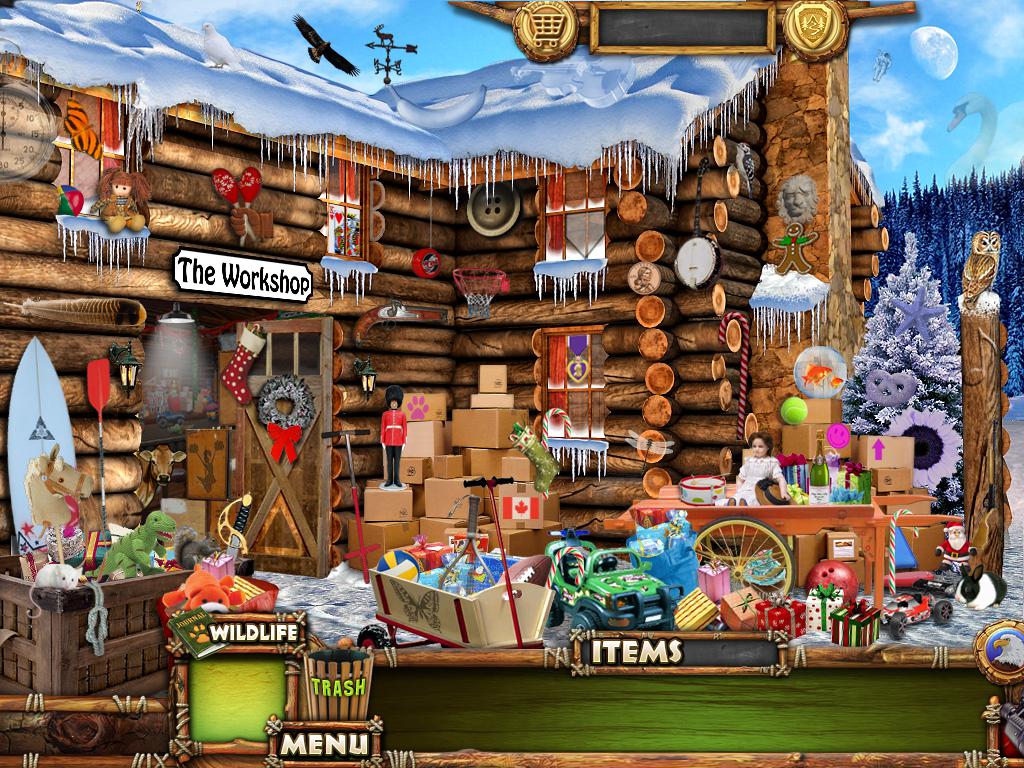The image size is (1024, 768).
Task: Open the shopping cart store
Action: [545, 28]
